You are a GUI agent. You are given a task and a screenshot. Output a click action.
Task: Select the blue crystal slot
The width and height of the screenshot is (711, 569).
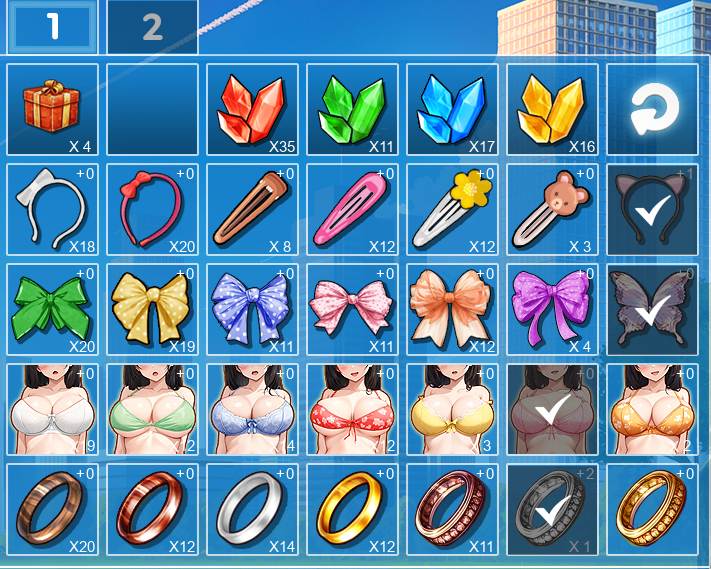(452, 110)
